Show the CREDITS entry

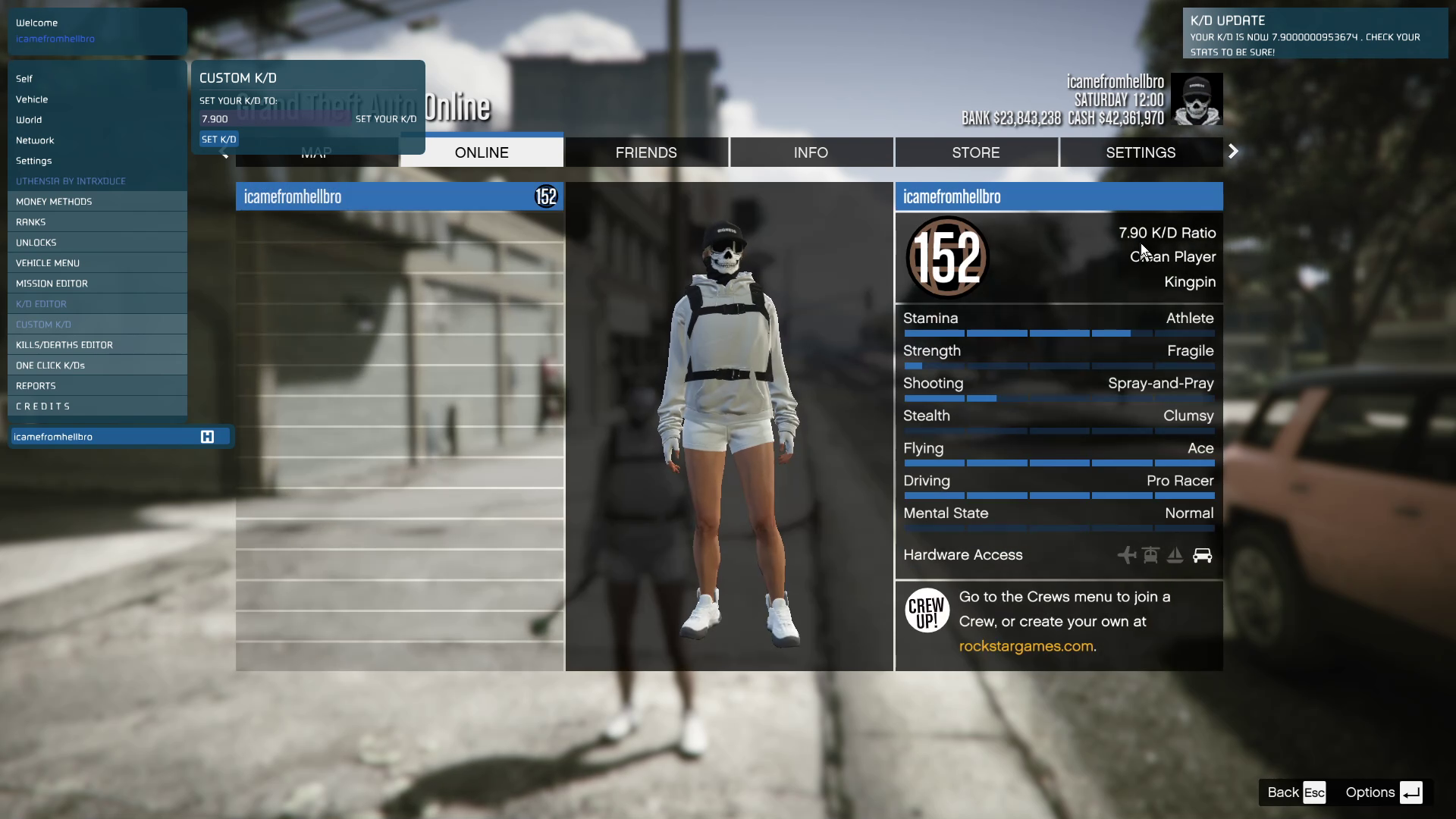pyautogui.click(x=43, y=406)
